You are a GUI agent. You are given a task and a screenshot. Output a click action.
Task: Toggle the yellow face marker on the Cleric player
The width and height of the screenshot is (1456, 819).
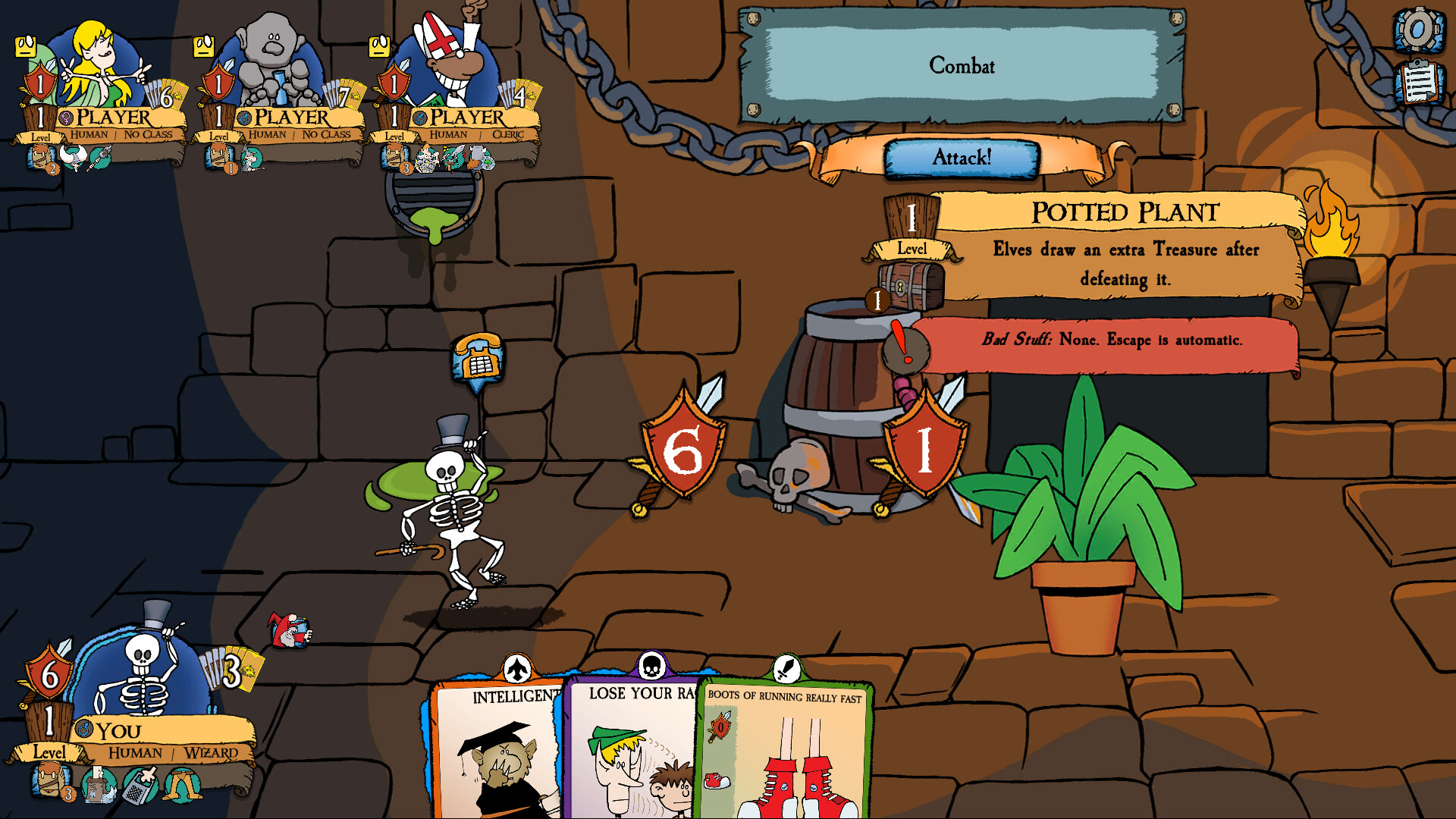pos(380,45)
